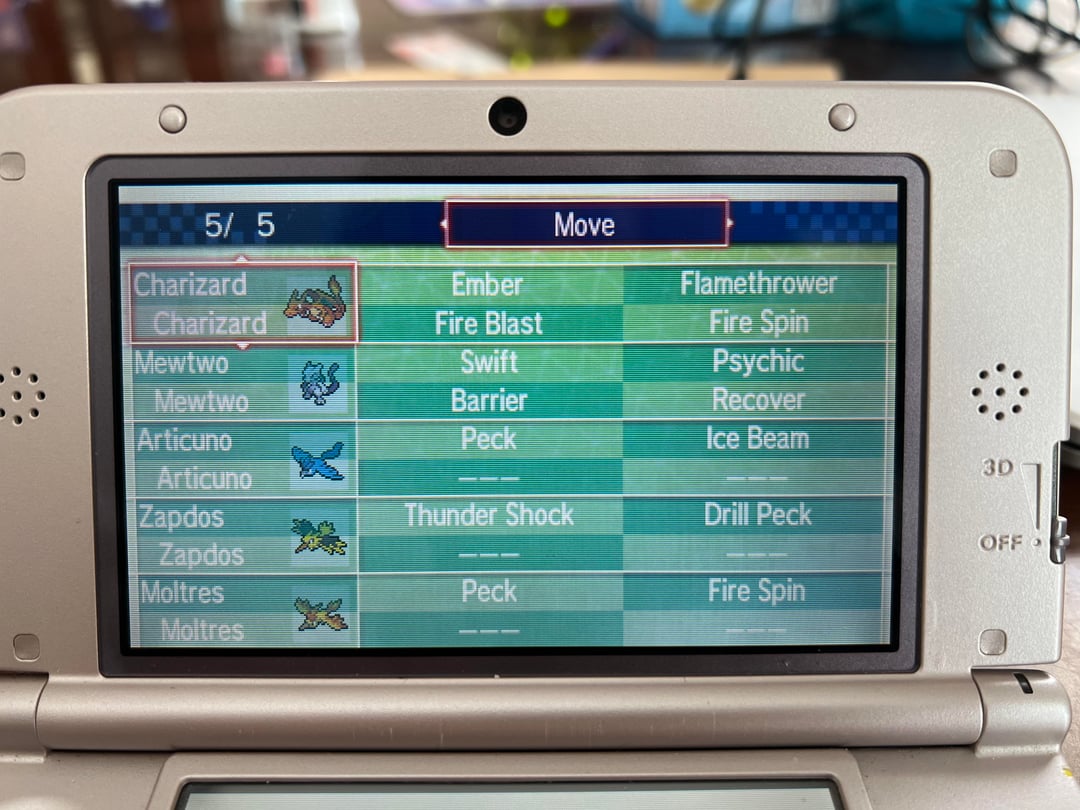Click Mewtwo's Swift move
Screen dimensions: 1080x810
489,361
